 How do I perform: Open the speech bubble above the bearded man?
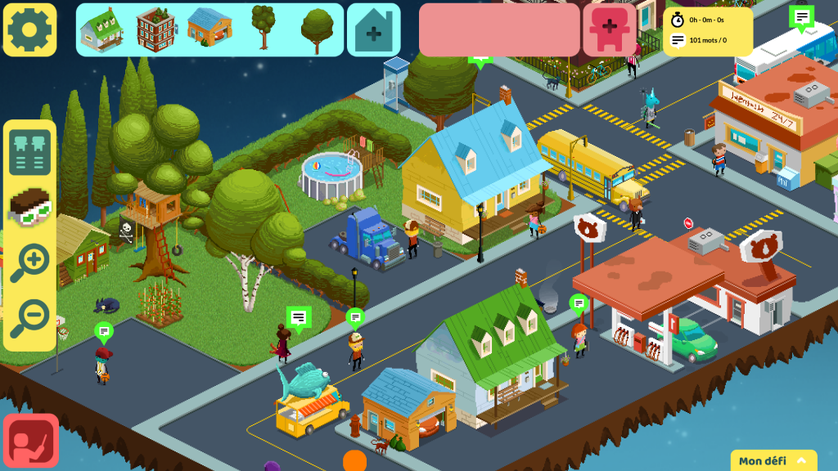pyautogui.click(x=355, y=318)
